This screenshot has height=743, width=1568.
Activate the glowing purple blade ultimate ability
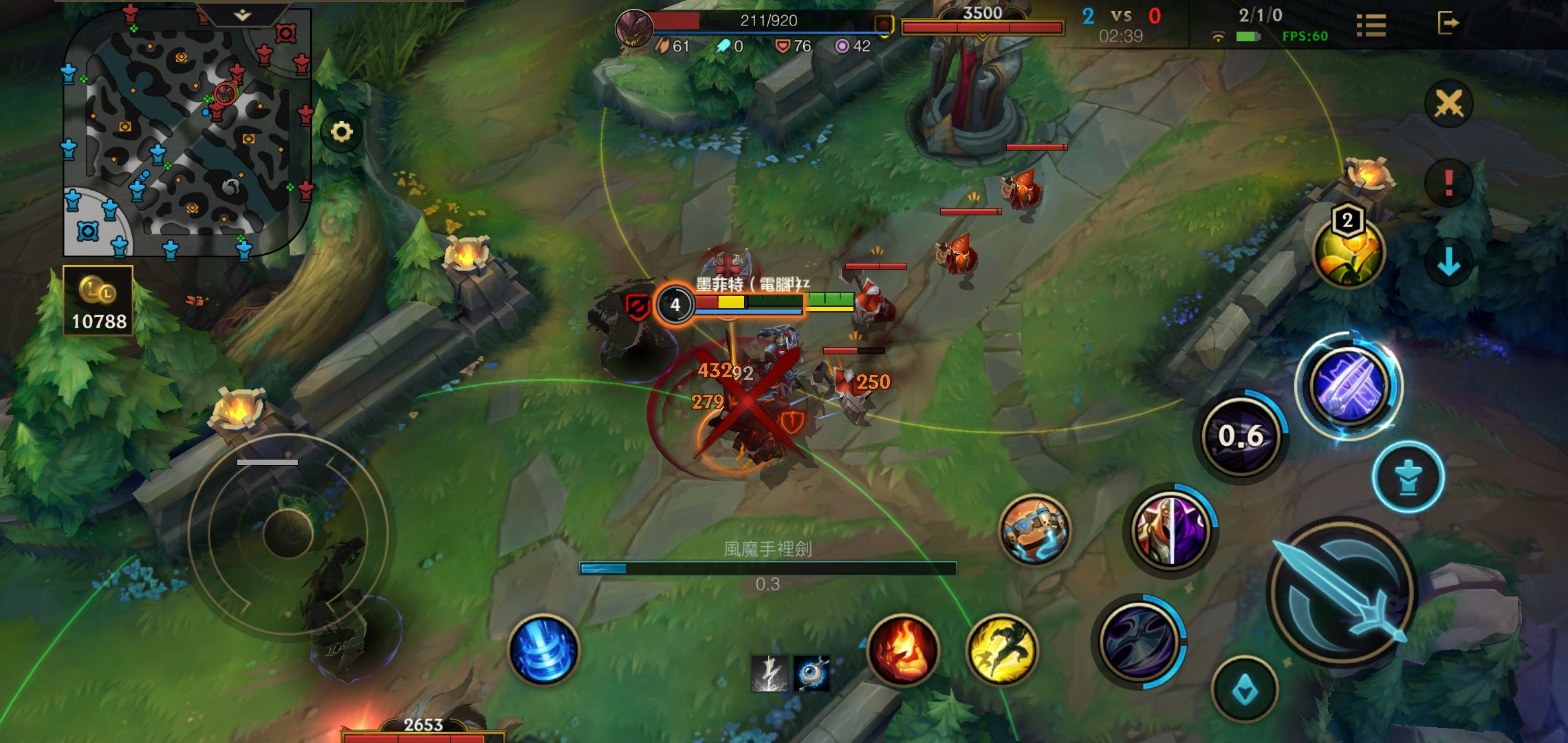1349,385
